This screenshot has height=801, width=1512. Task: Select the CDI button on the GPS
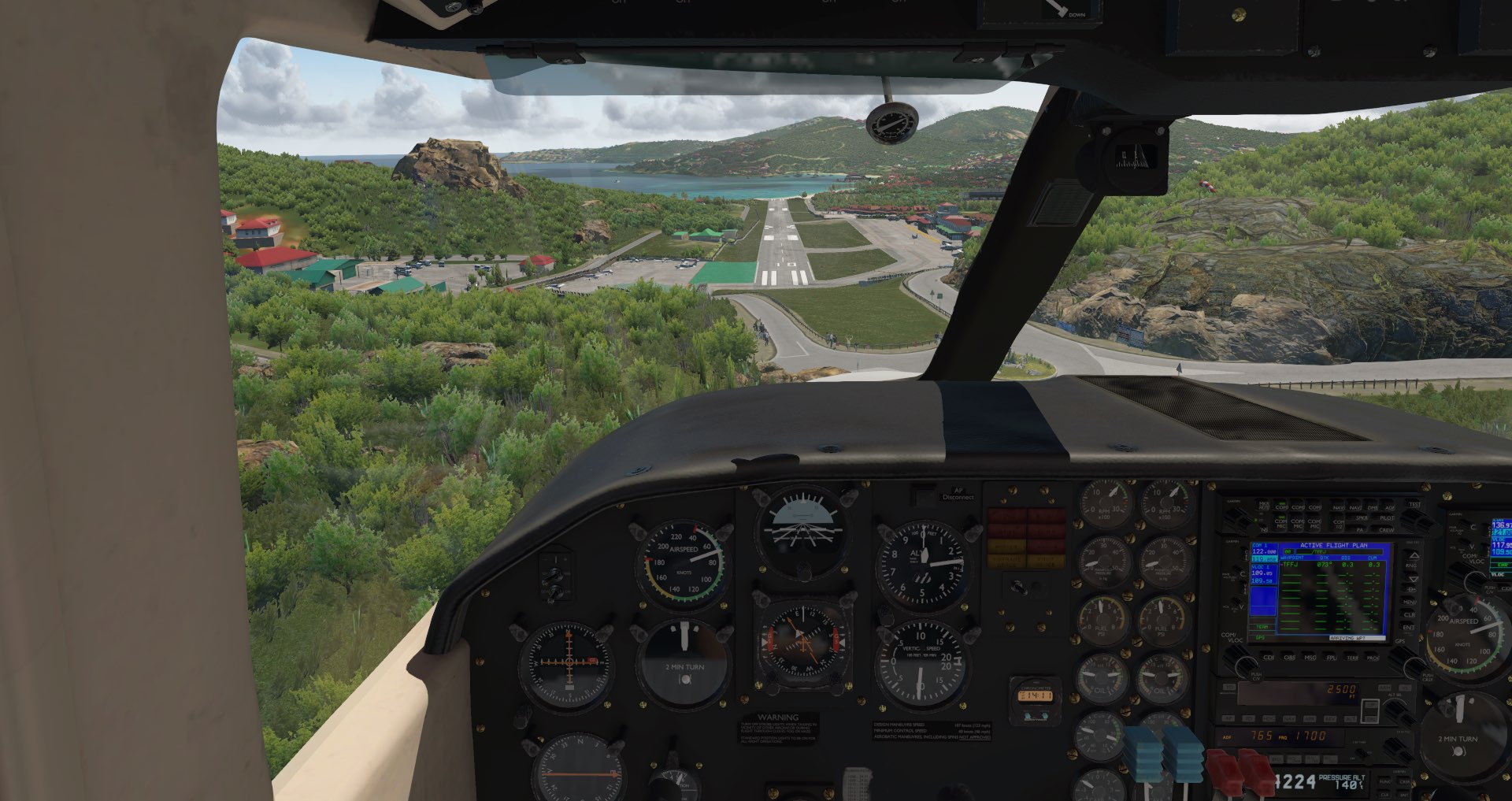point(1269,657)
